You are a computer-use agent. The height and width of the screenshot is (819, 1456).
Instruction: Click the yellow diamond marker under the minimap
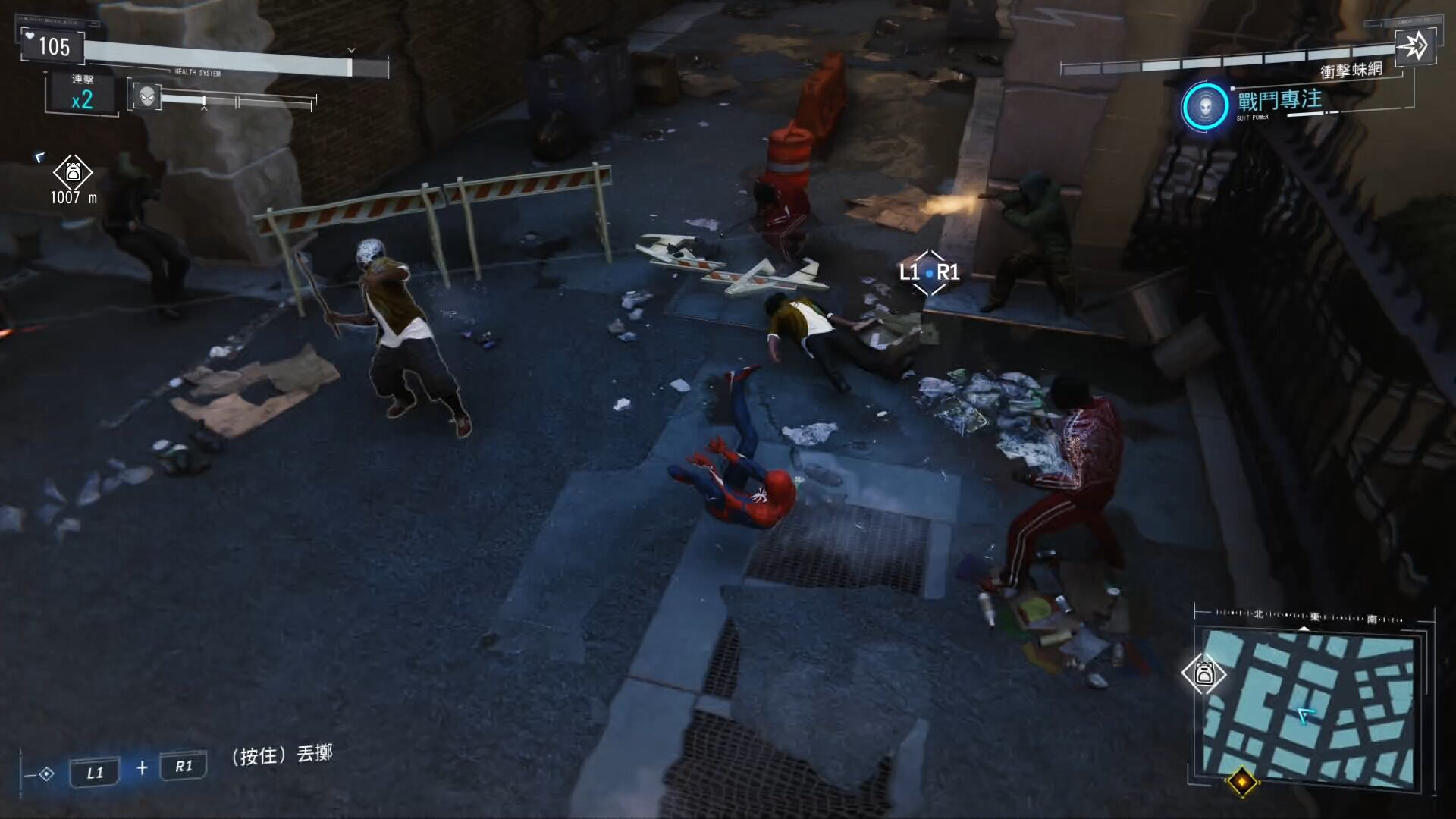(x=1241, y=781)
